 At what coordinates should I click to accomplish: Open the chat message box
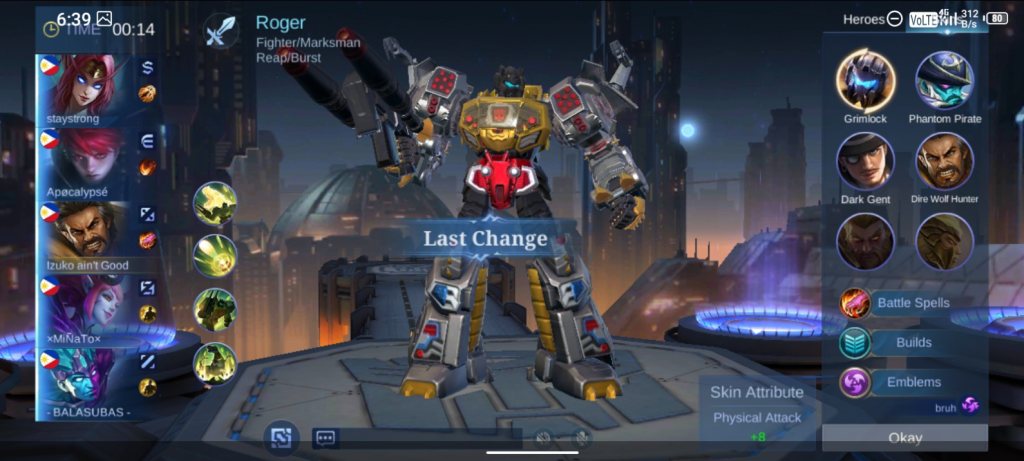click(x=325, y=438)
